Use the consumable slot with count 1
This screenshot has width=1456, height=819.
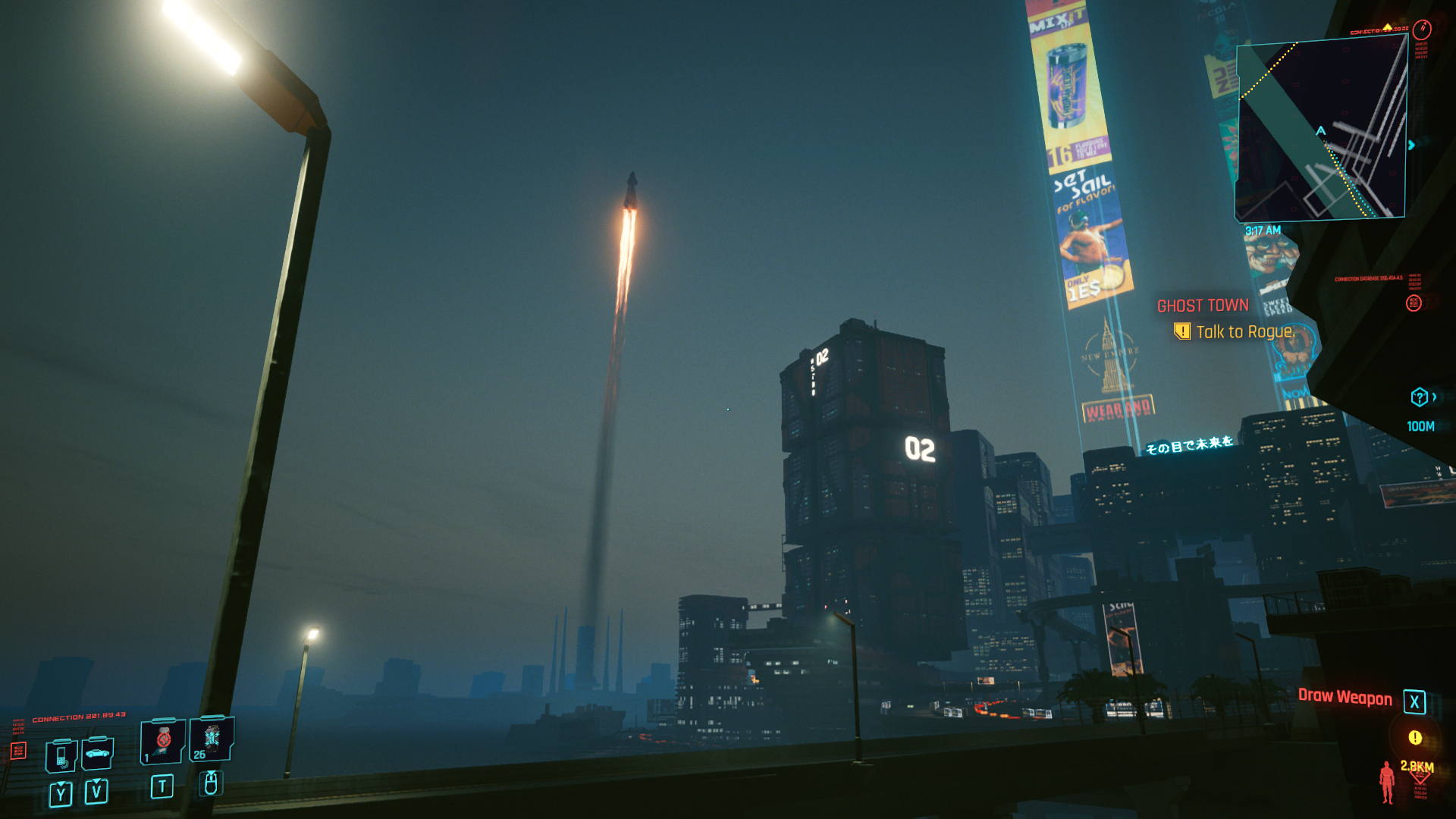(x=162, y=741)
